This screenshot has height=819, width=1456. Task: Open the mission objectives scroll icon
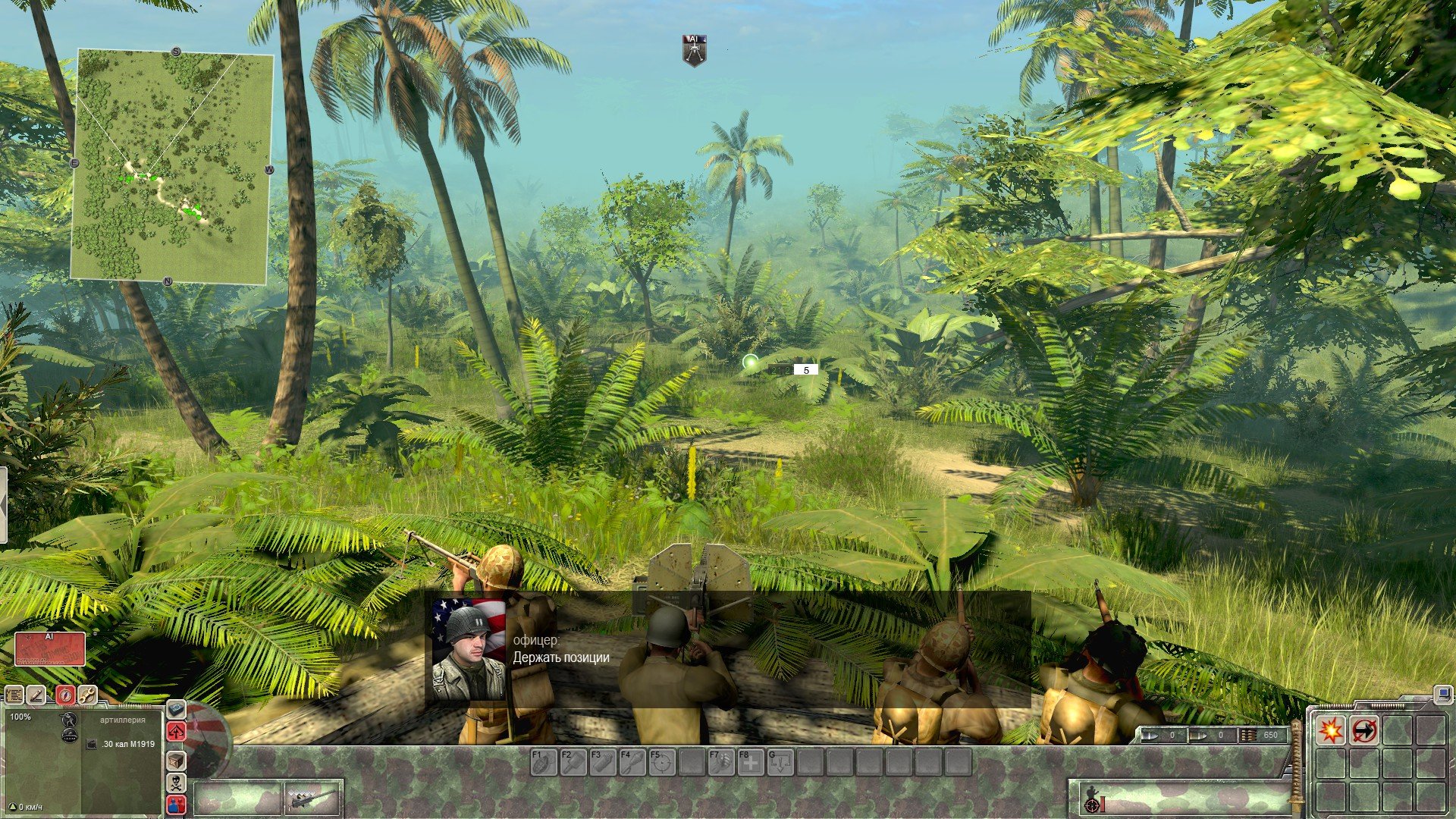pyautogui.click(x=14, y=695)
